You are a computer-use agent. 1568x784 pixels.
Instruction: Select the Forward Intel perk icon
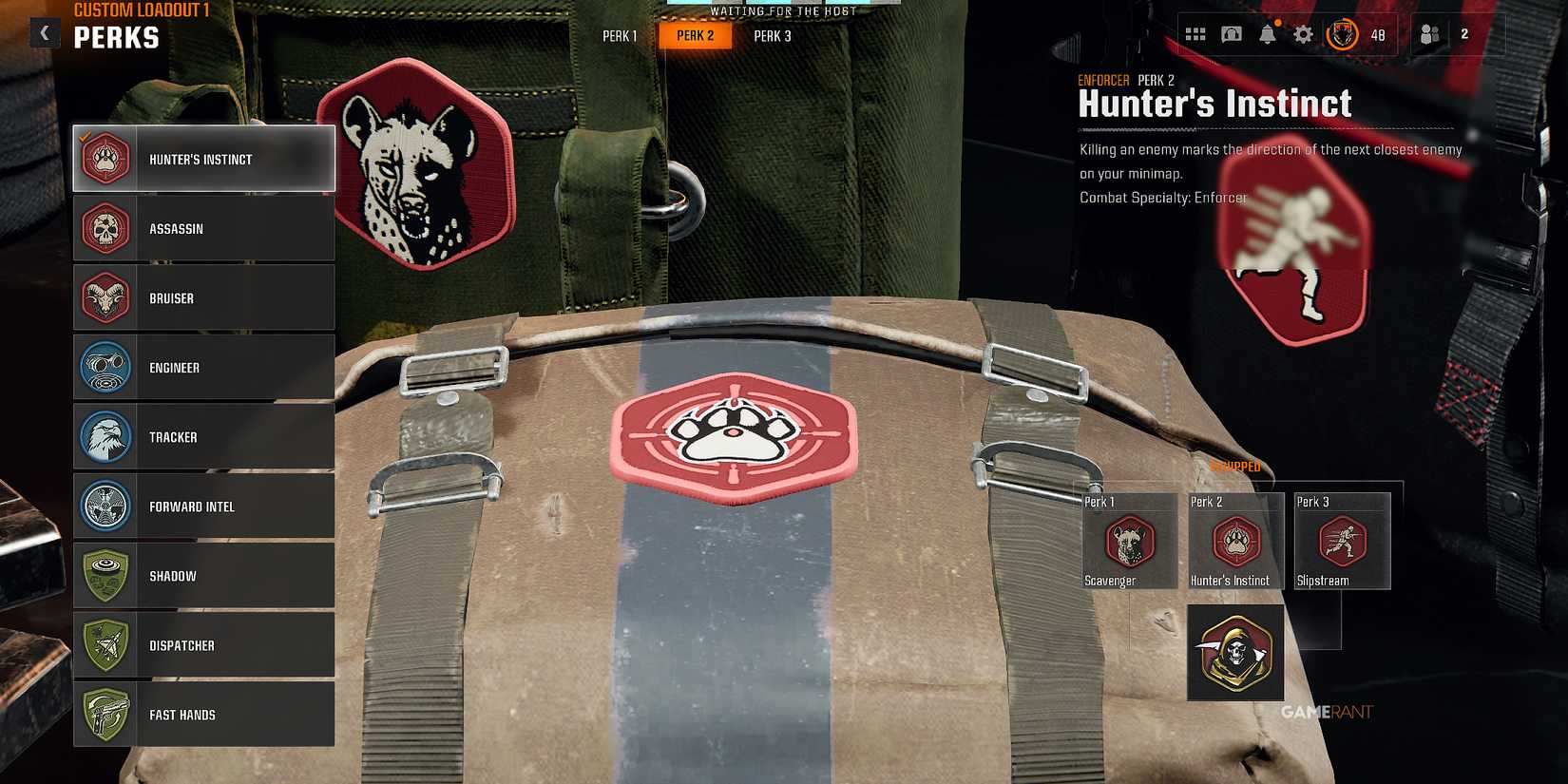point(105,507)
